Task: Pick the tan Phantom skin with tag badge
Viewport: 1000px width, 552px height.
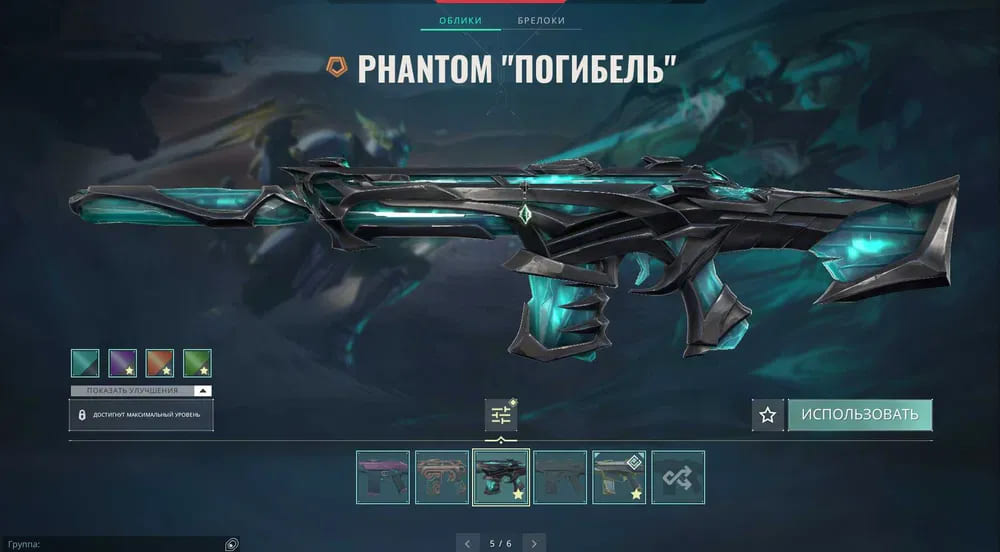Action: tap(619, 477)
